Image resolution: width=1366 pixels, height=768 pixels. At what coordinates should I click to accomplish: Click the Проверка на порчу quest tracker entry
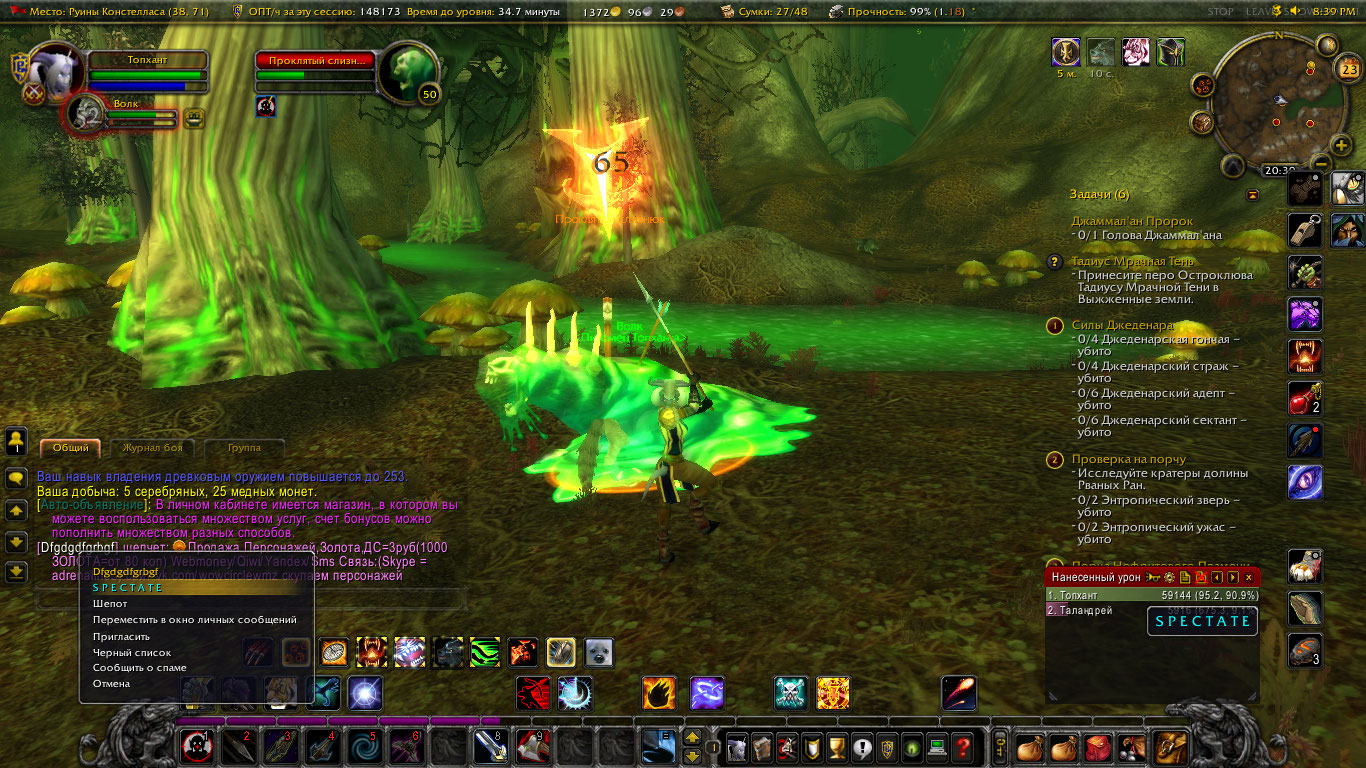click(1128, 459)
